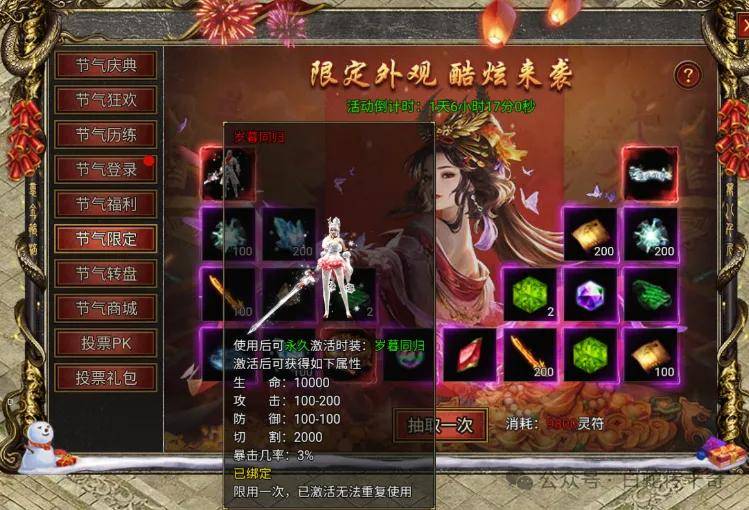Screen dimensions: 749x510
Task: Select the 节气历练 tab
Action: tap(105, 135)
